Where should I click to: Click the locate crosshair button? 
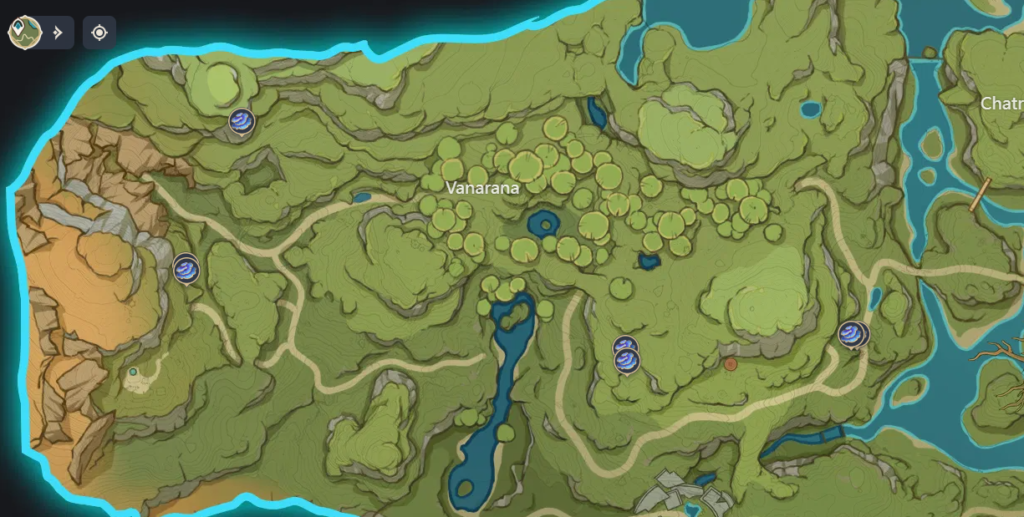click(x=99, y=32)
